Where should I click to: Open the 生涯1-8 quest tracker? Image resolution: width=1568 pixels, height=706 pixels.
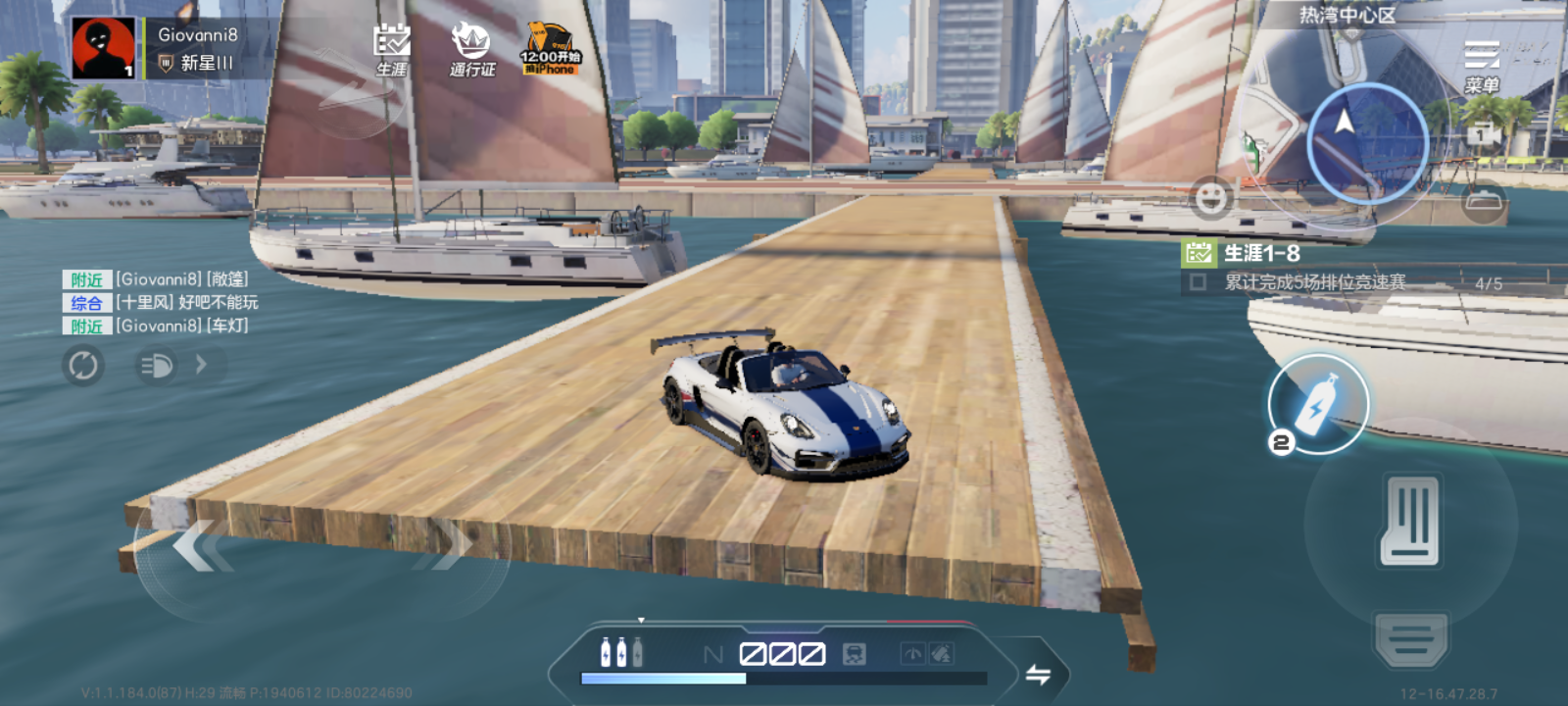1262,254
